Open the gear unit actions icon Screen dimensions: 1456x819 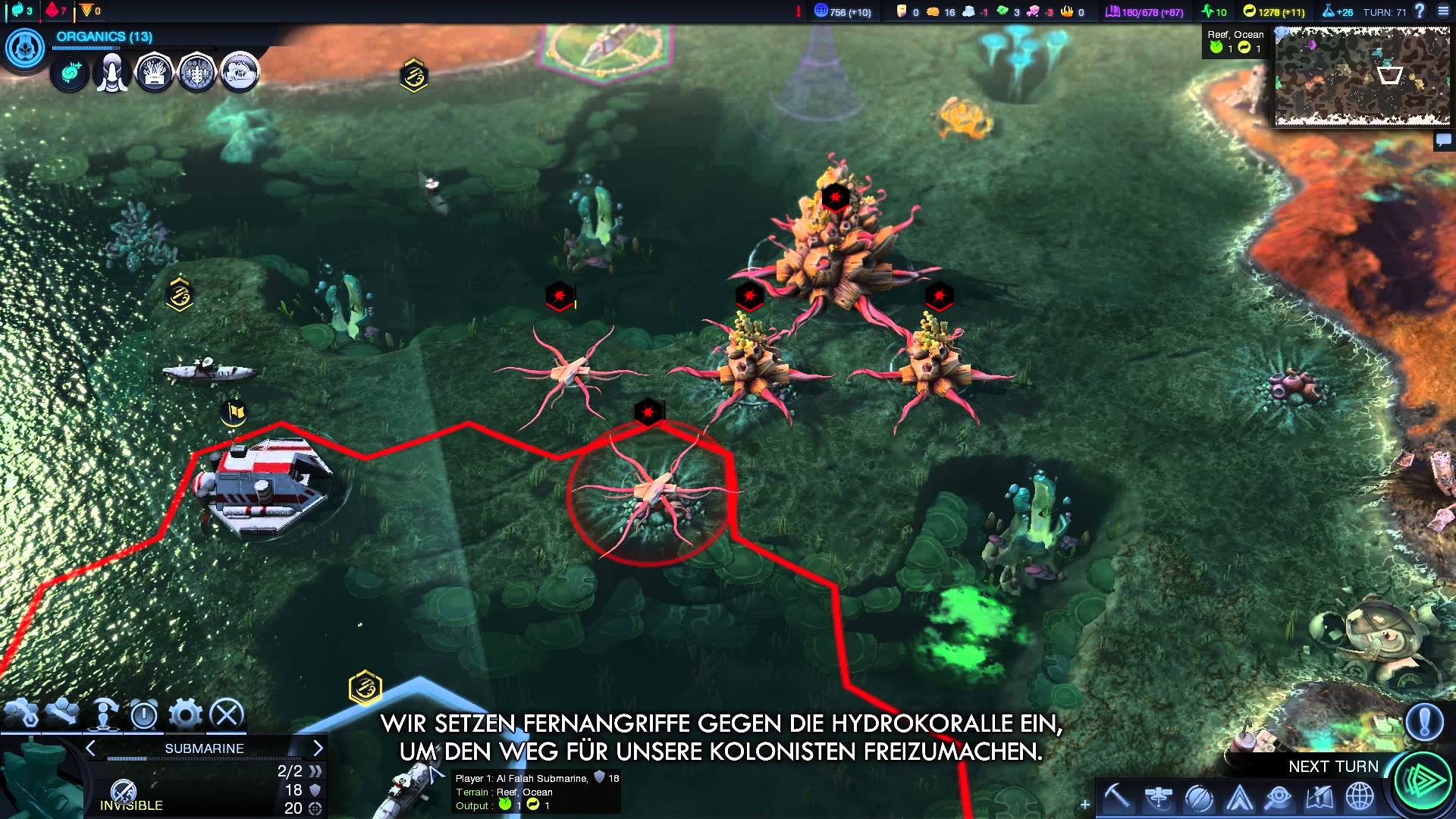coord(185,714)
